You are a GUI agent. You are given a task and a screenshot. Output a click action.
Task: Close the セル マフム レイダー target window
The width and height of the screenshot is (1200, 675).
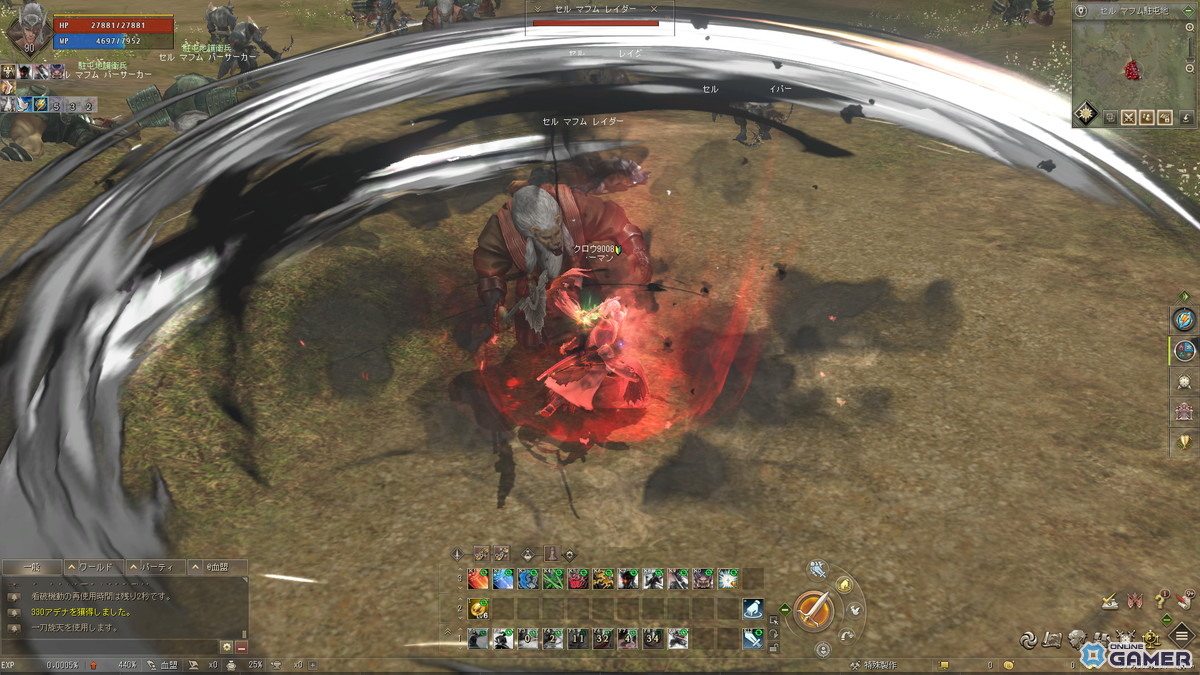point(655,9)
